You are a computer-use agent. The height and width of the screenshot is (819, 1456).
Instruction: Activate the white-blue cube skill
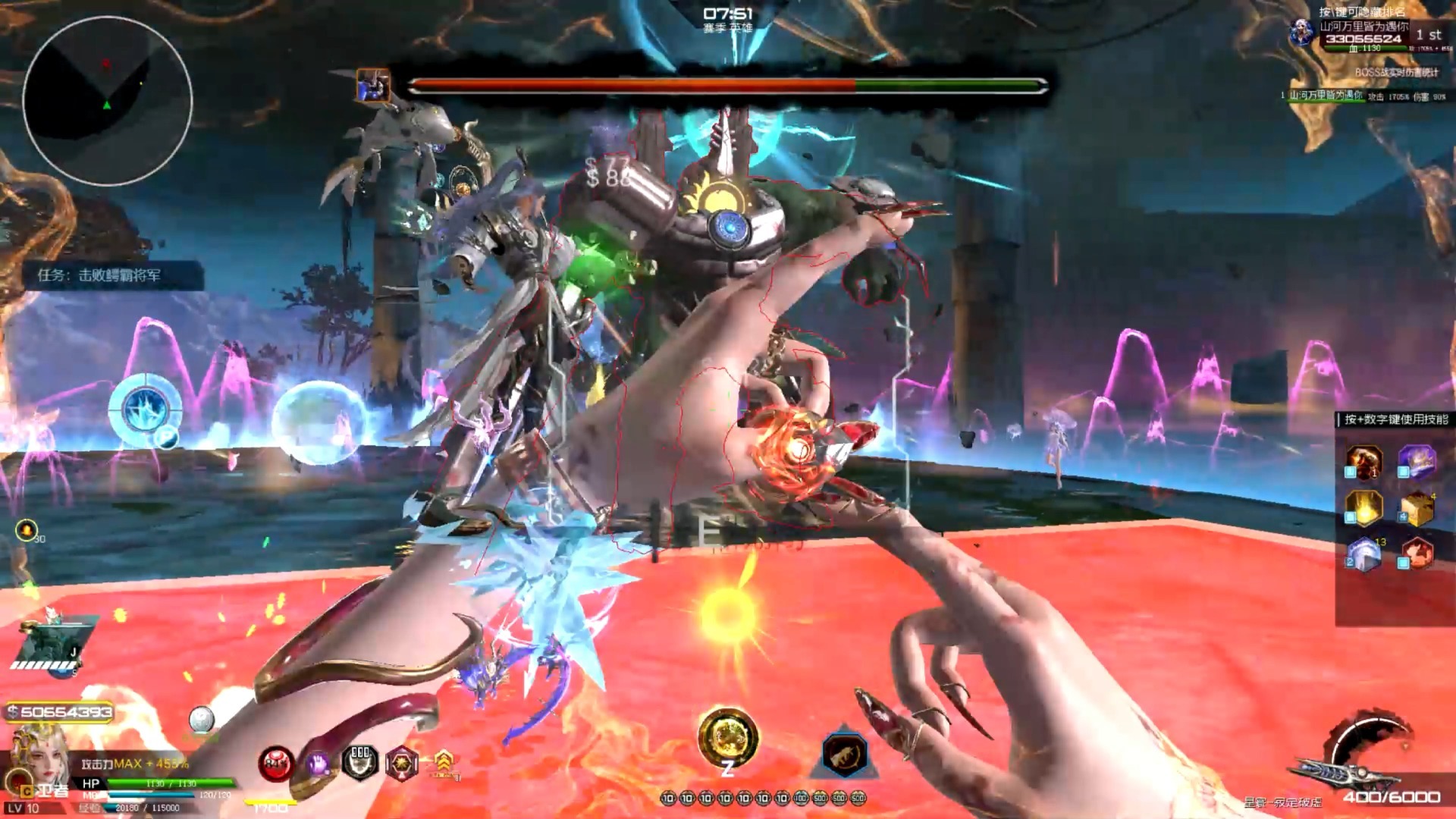[x=1364, y=554]
